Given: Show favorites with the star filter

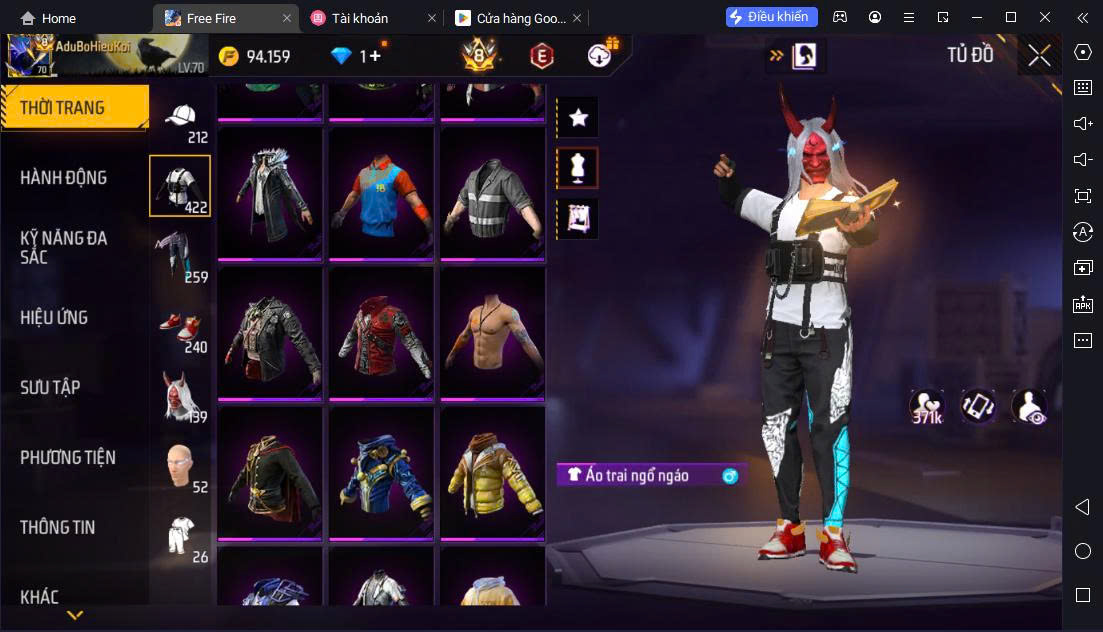Looking at the screenshot, I should 578,118.
